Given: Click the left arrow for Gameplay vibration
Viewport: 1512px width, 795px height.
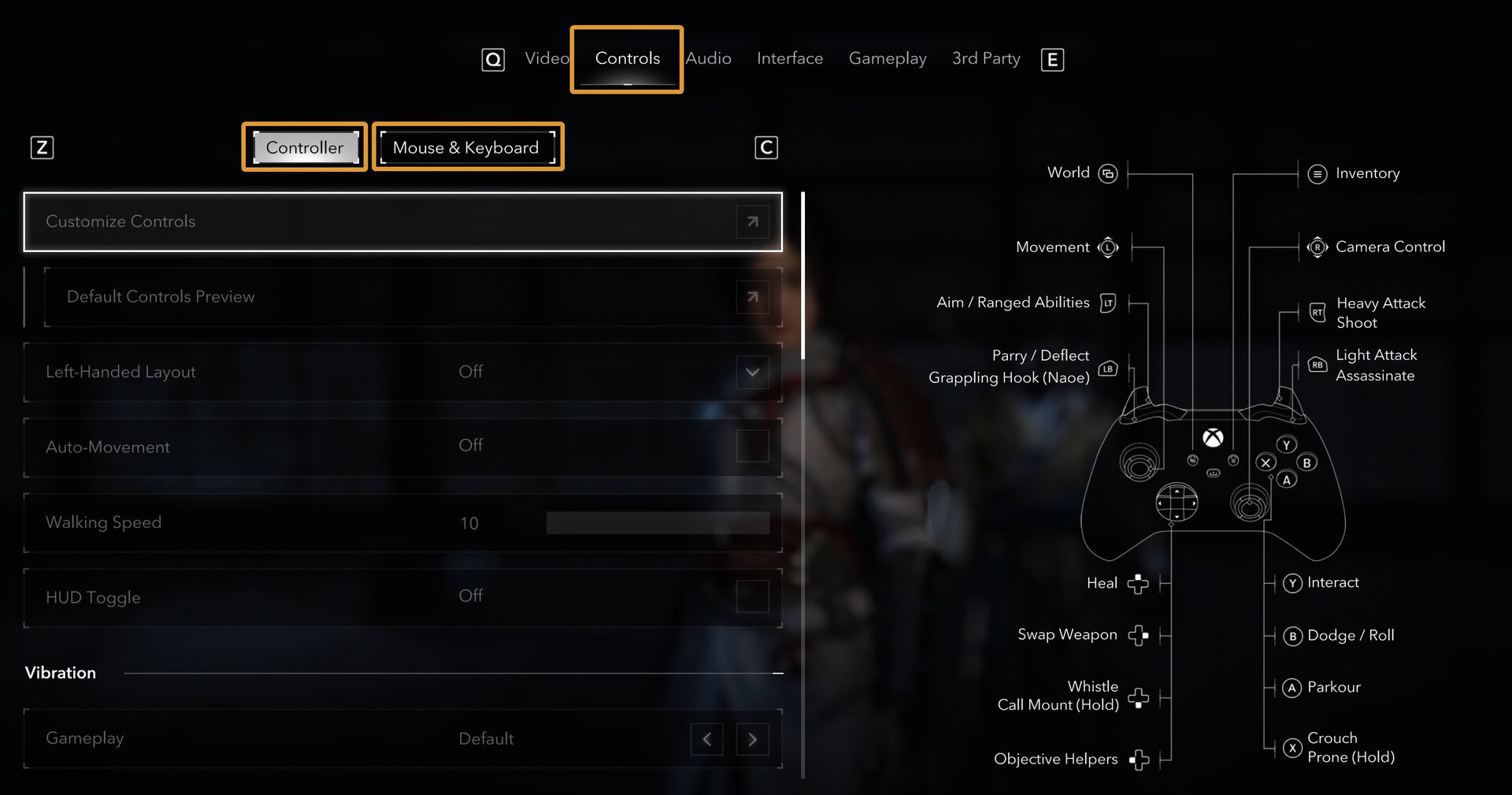Looking at the screenshot, I should tap(706, 739).
